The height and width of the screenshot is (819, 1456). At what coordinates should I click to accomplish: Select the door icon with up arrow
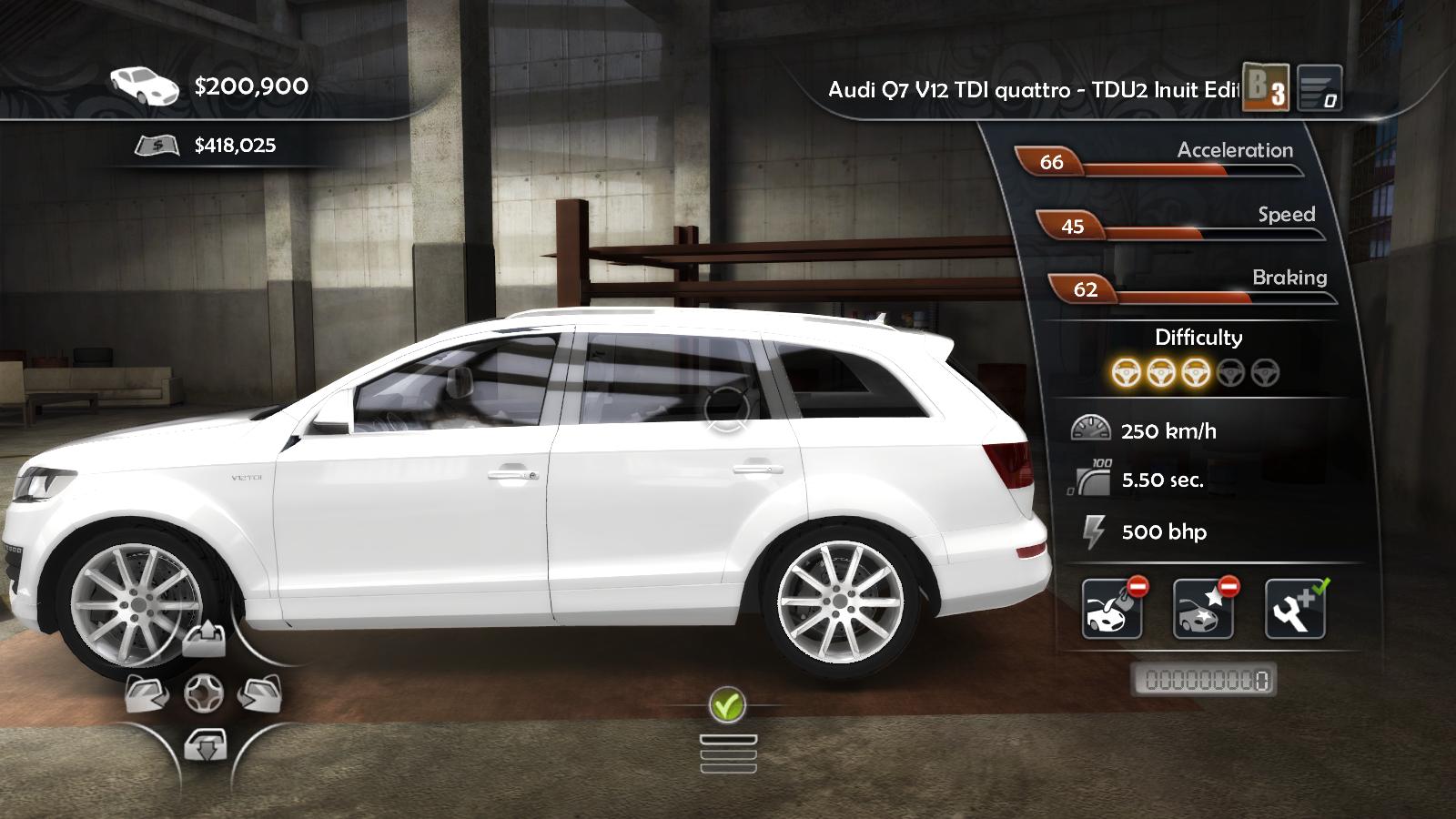pos(204,641)
